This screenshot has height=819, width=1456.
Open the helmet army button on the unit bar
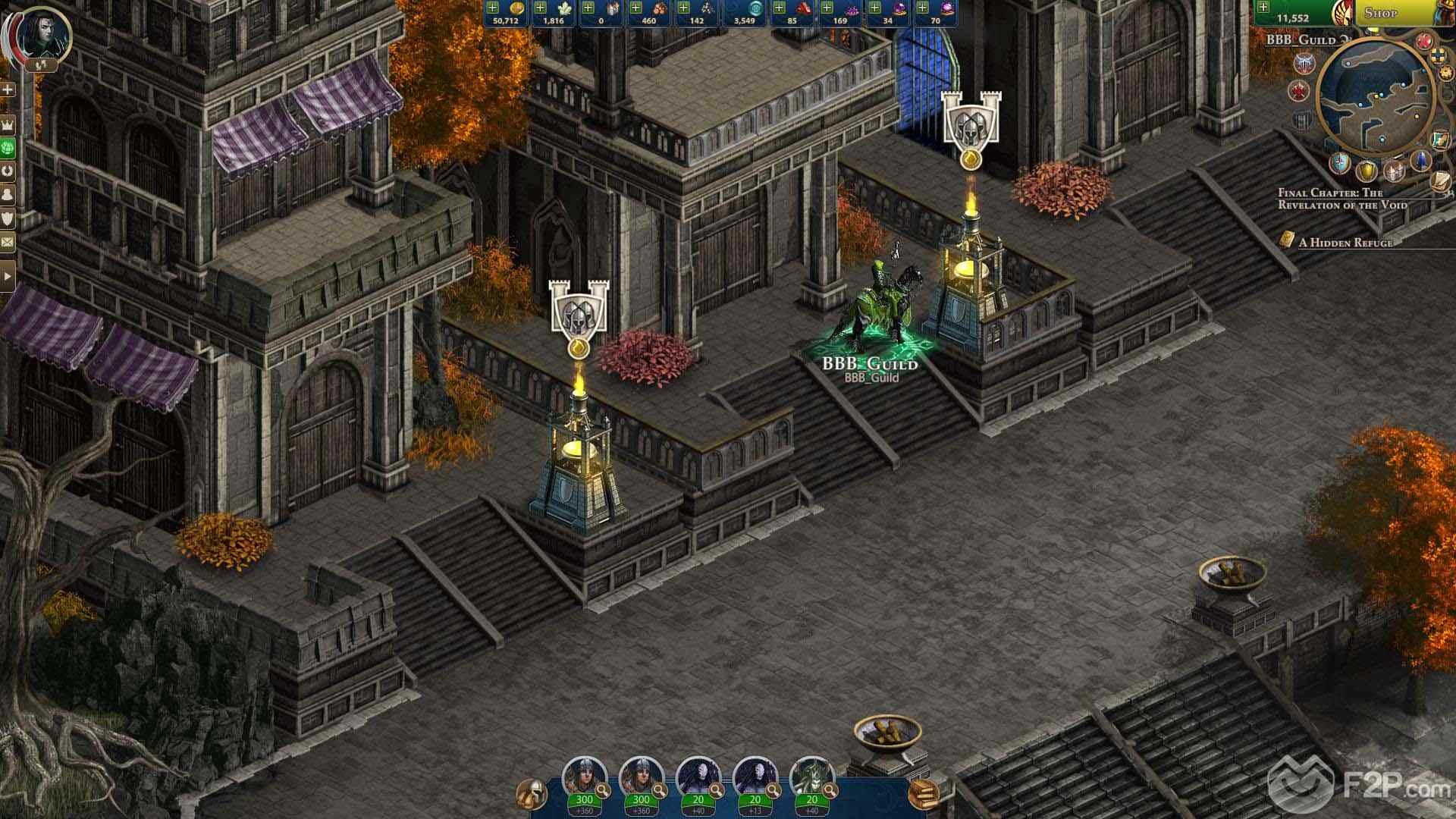point(532,793)
